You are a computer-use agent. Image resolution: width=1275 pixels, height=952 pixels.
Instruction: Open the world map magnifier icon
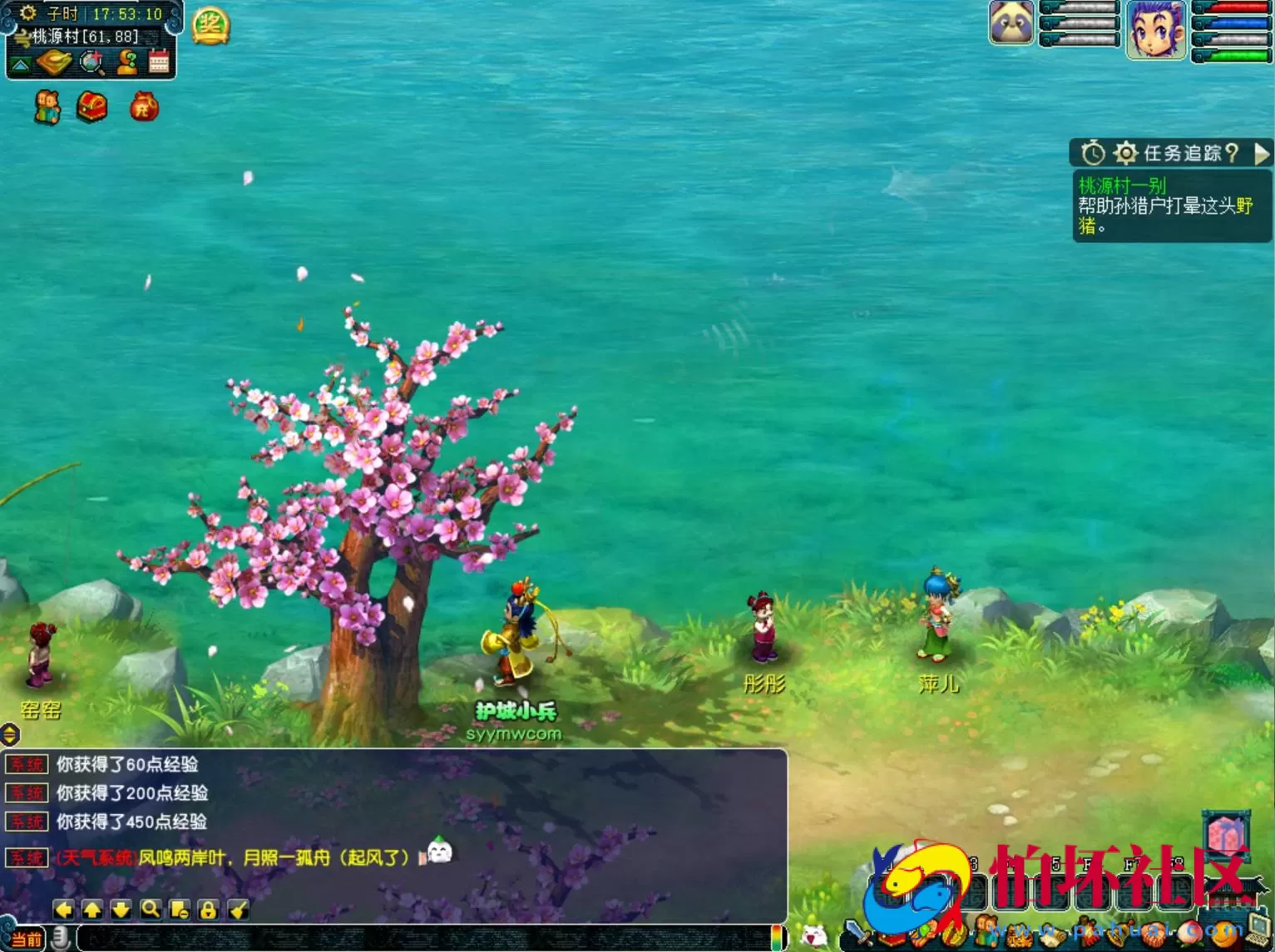tap(91, 62)
